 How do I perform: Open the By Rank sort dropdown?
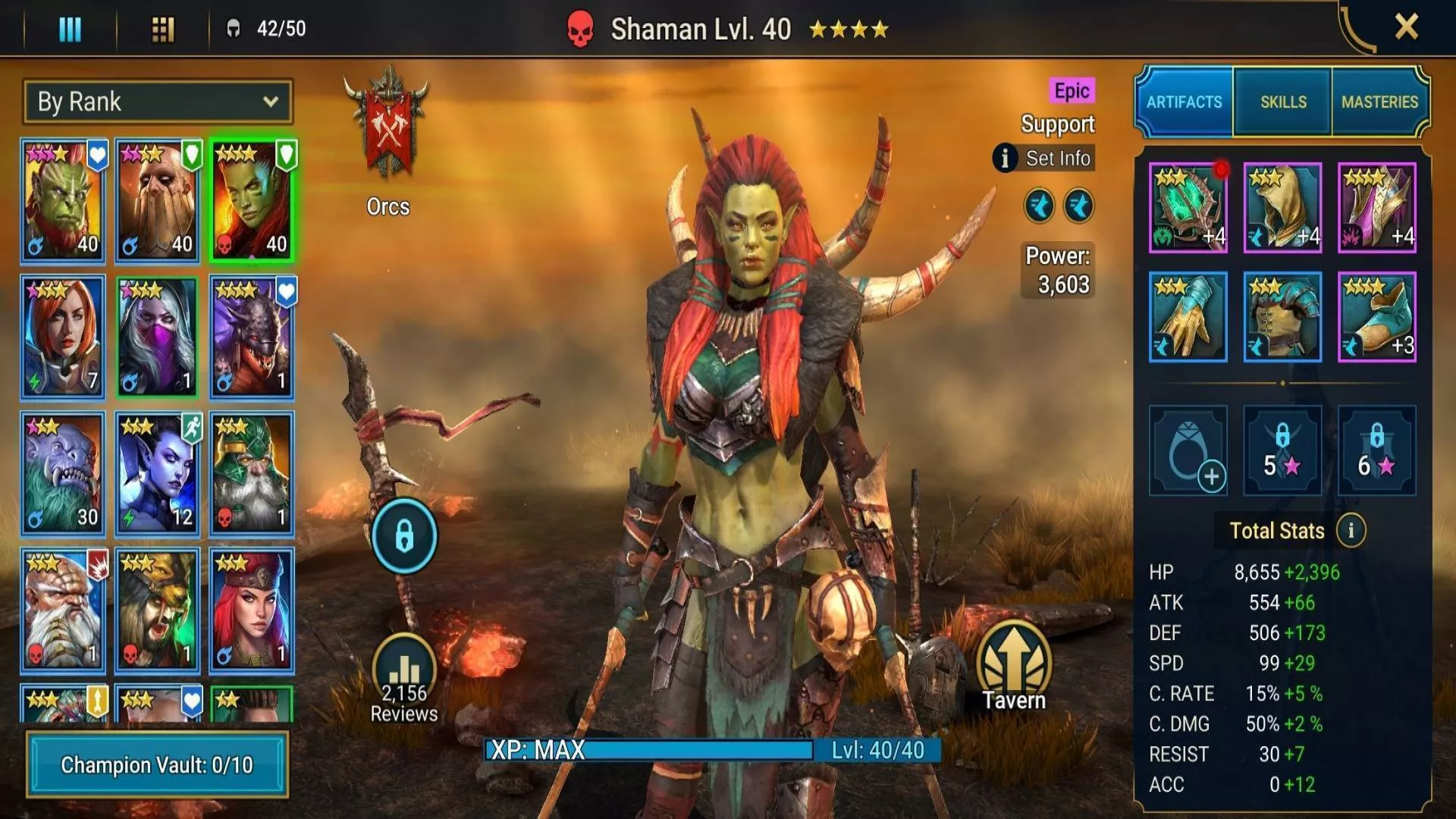158,102
